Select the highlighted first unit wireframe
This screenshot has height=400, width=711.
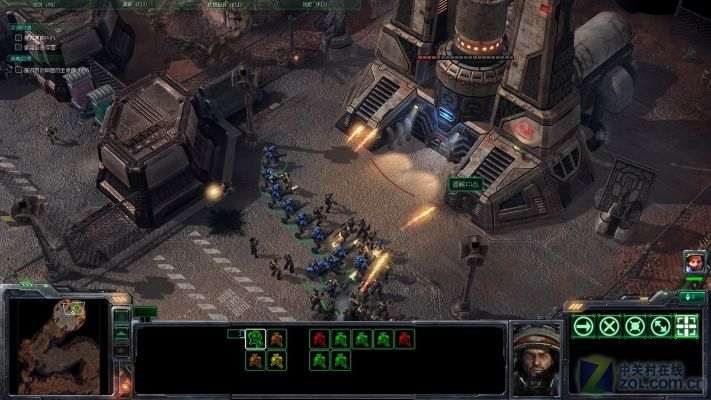click(x=256, y=338)
